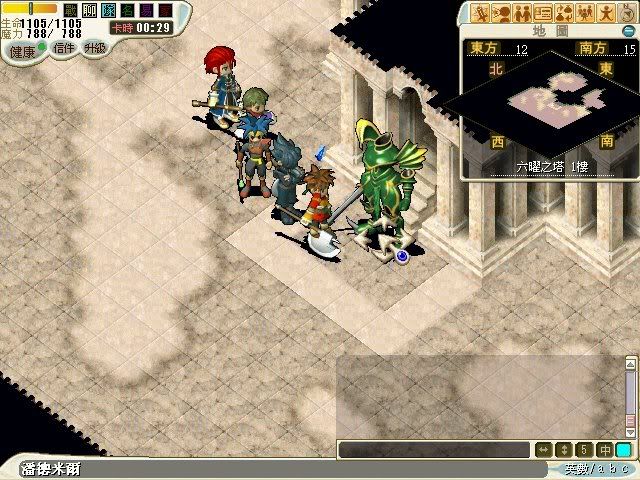Click the horizontal arrows chat resize button
This screenshot has height=480, width=640.
545,450
